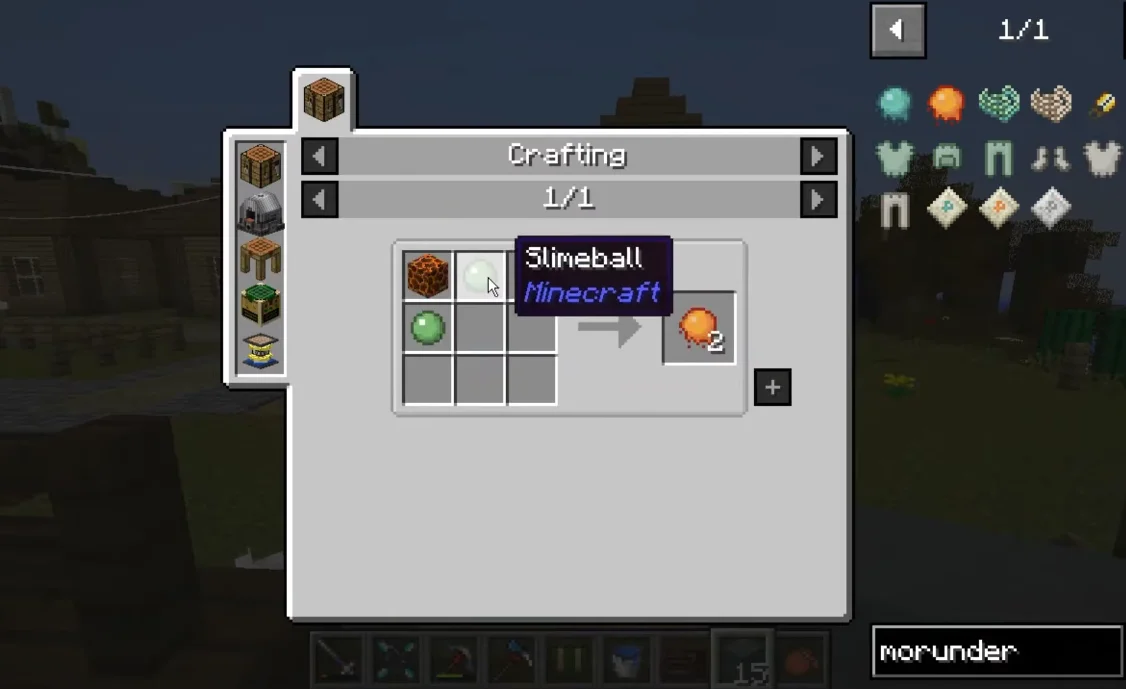The width and height of the screenshot is (1126, 689).
Task: Click the magma block ingredient slot
Action: (x=428, y=276)
